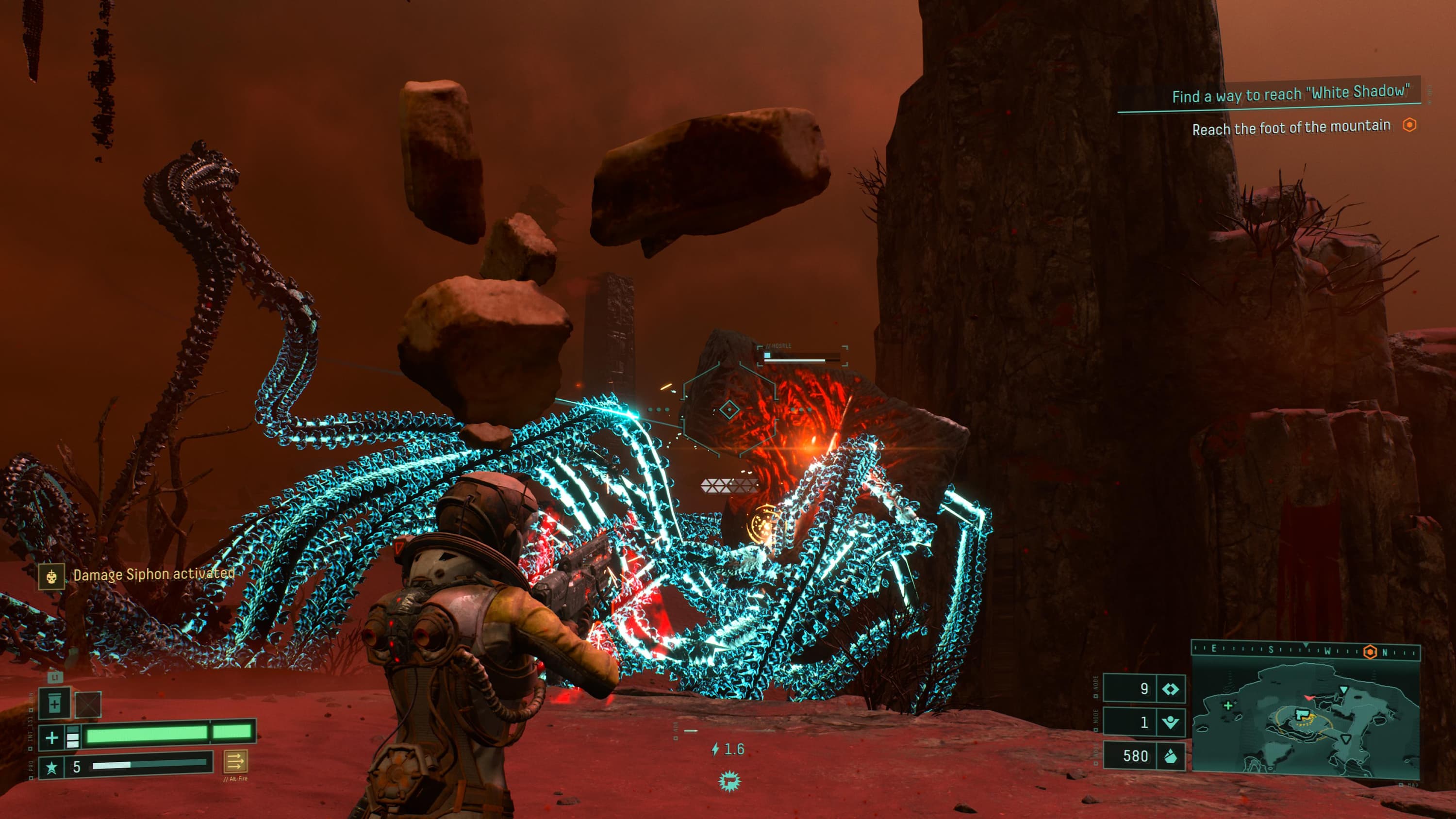Click the weapon proficiency star icon
The image size is (1456, 819).
51,767
